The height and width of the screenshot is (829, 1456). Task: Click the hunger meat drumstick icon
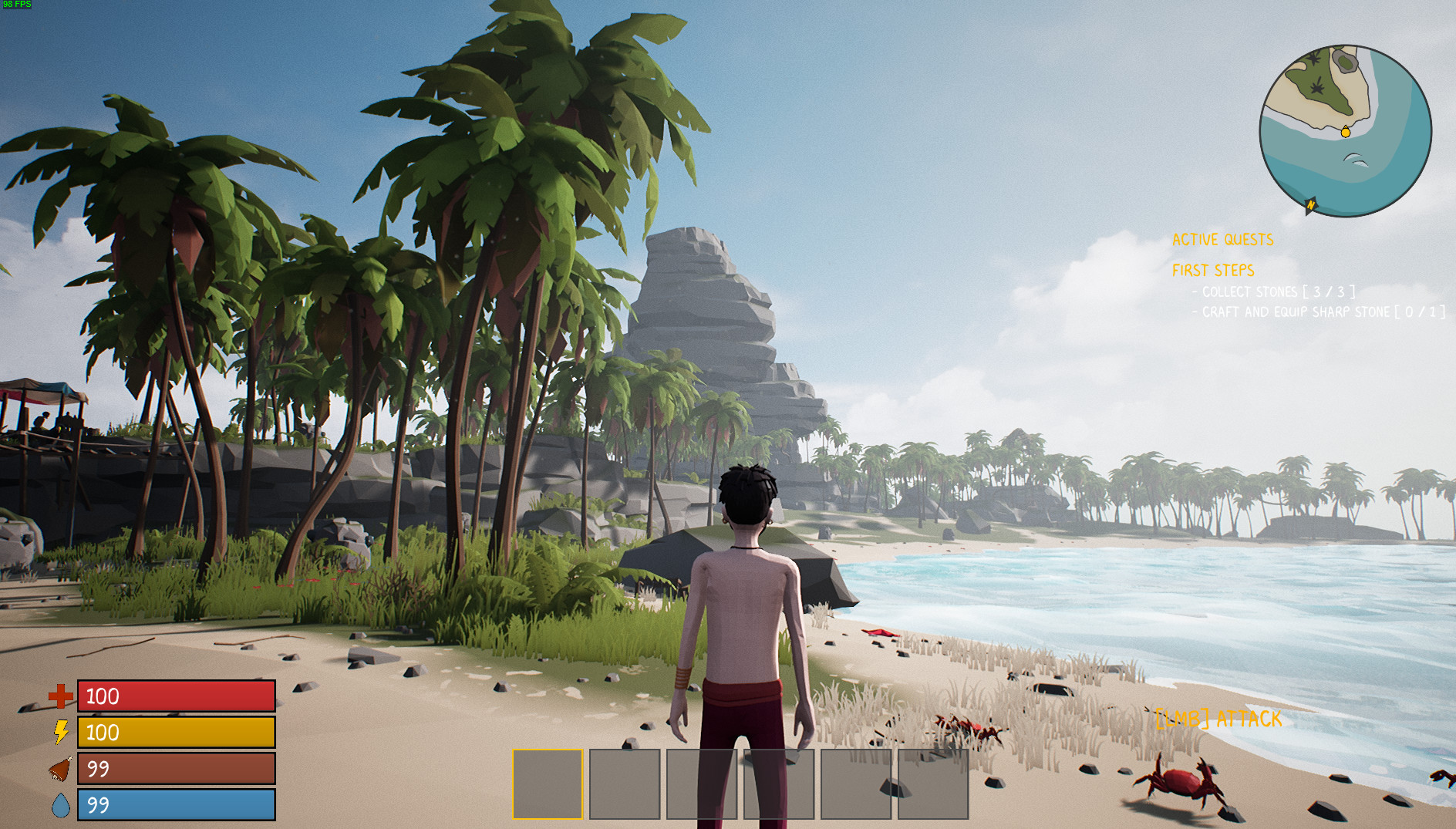pos(61,770)
